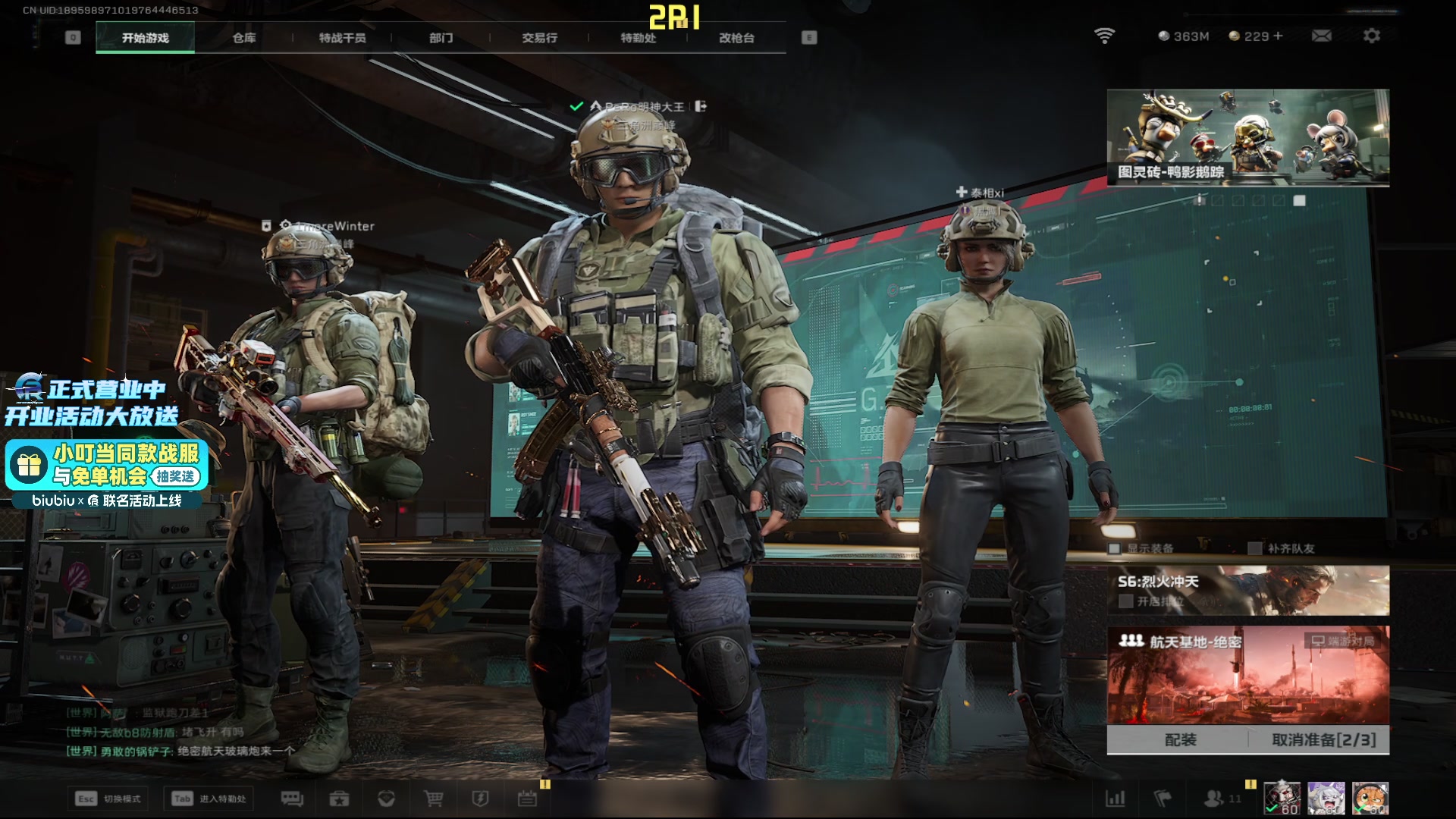
Task: Open the settings gear icon
Action: click(1371, 36)
